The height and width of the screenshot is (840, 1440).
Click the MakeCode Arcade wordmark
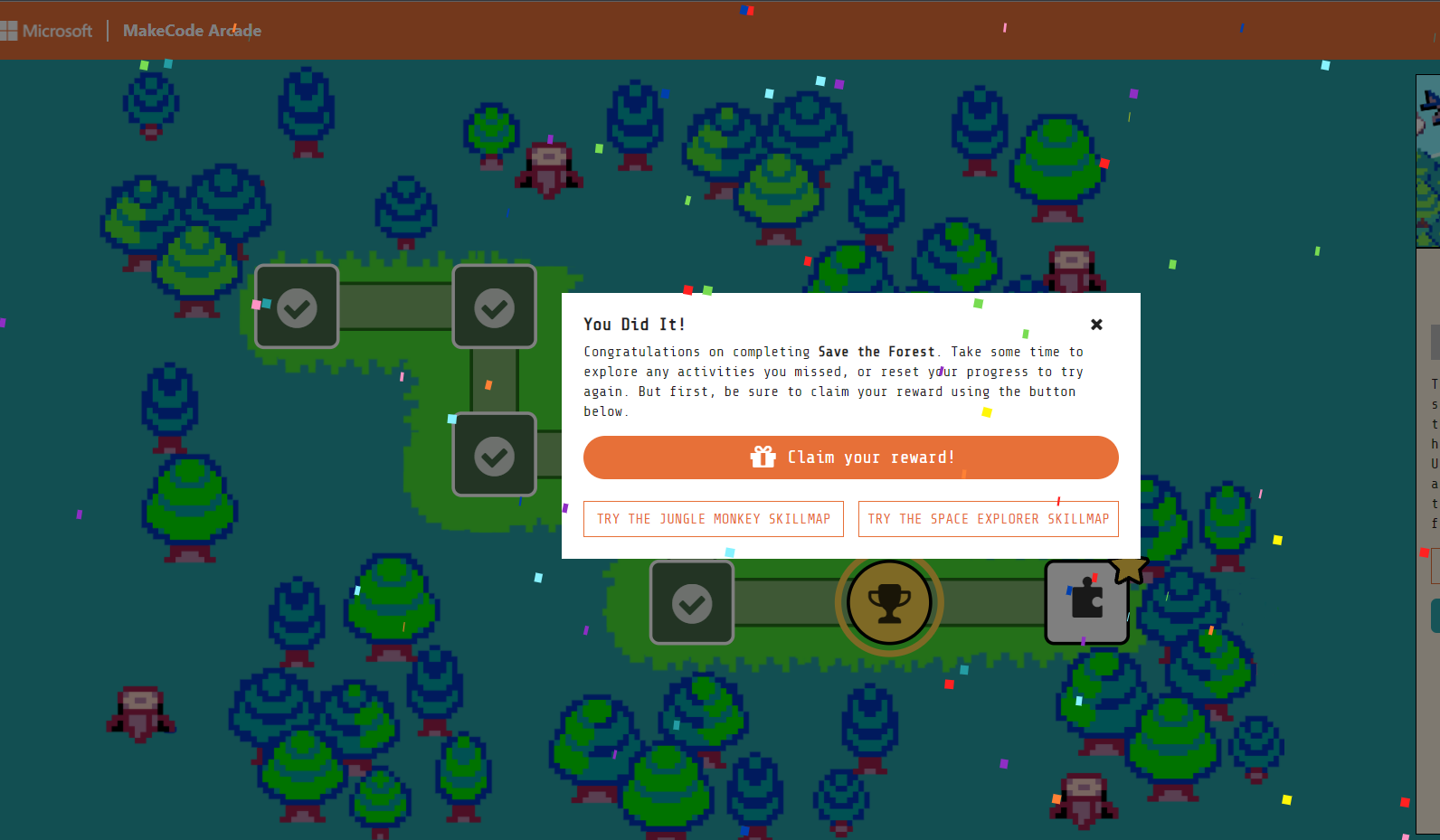pos(191,30)
